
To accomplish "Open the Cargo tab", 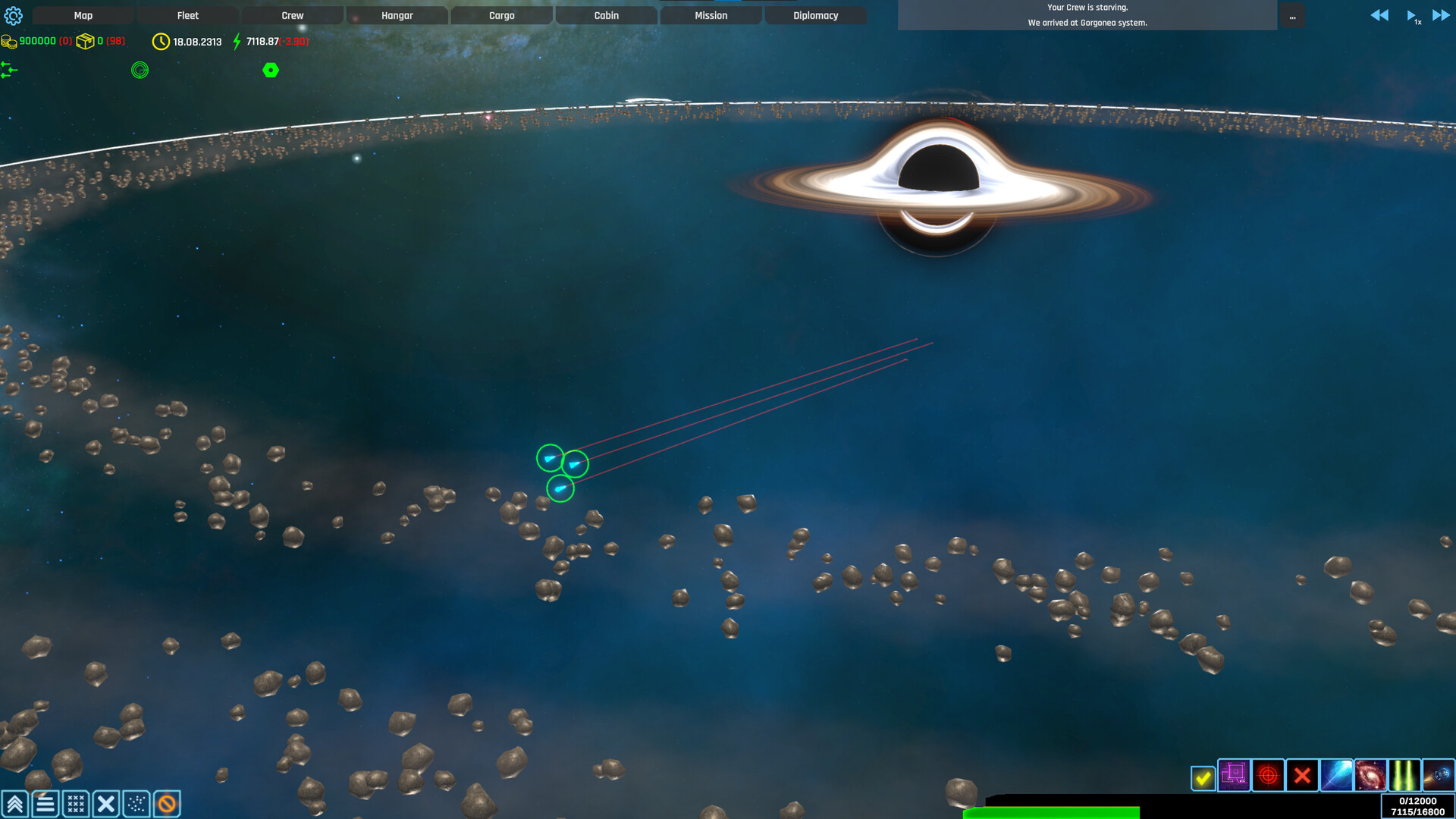I will click(x=501, y=14).
